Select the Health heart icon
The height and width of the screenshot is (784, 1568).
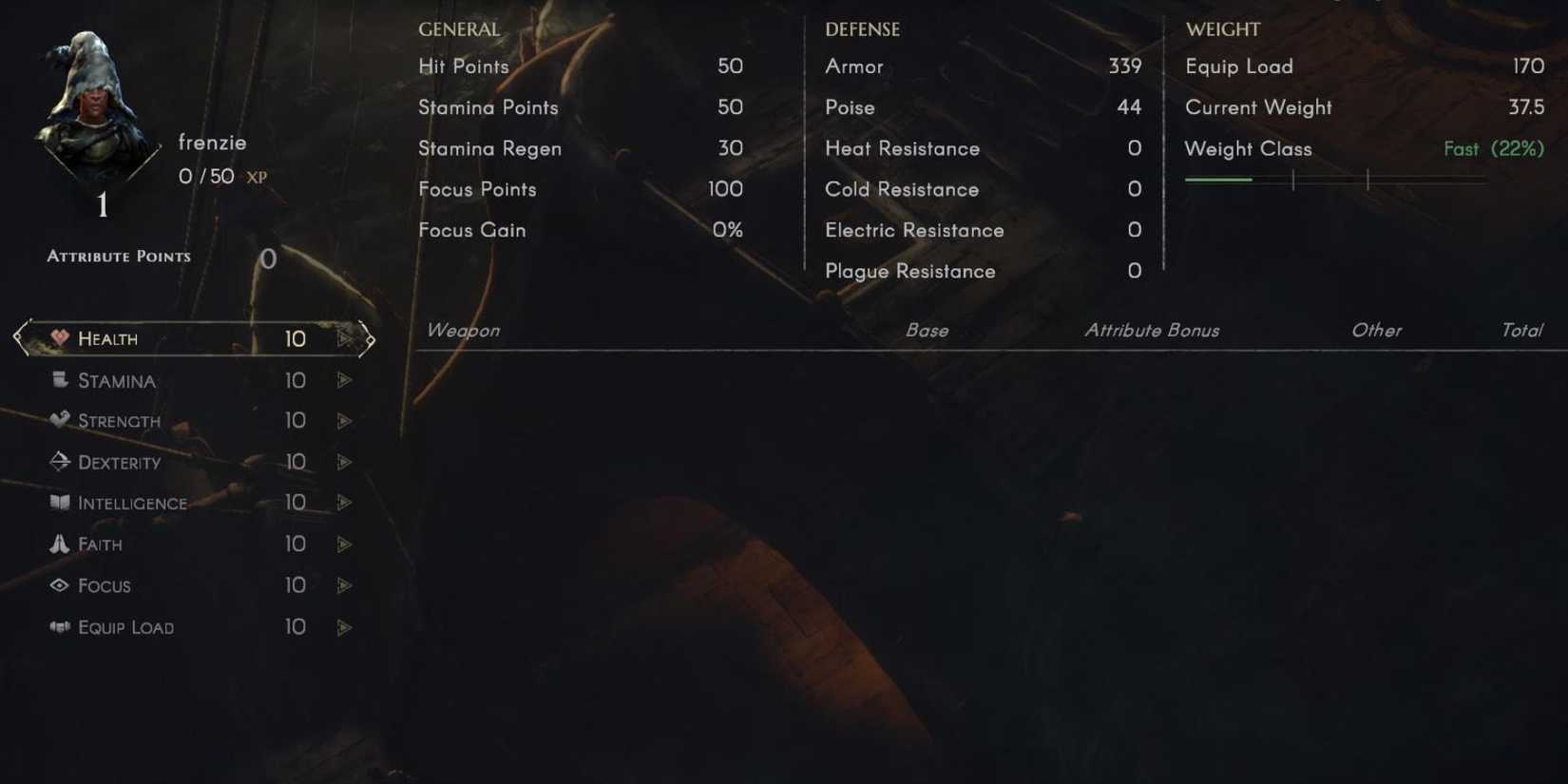click(x=61, y=338)
